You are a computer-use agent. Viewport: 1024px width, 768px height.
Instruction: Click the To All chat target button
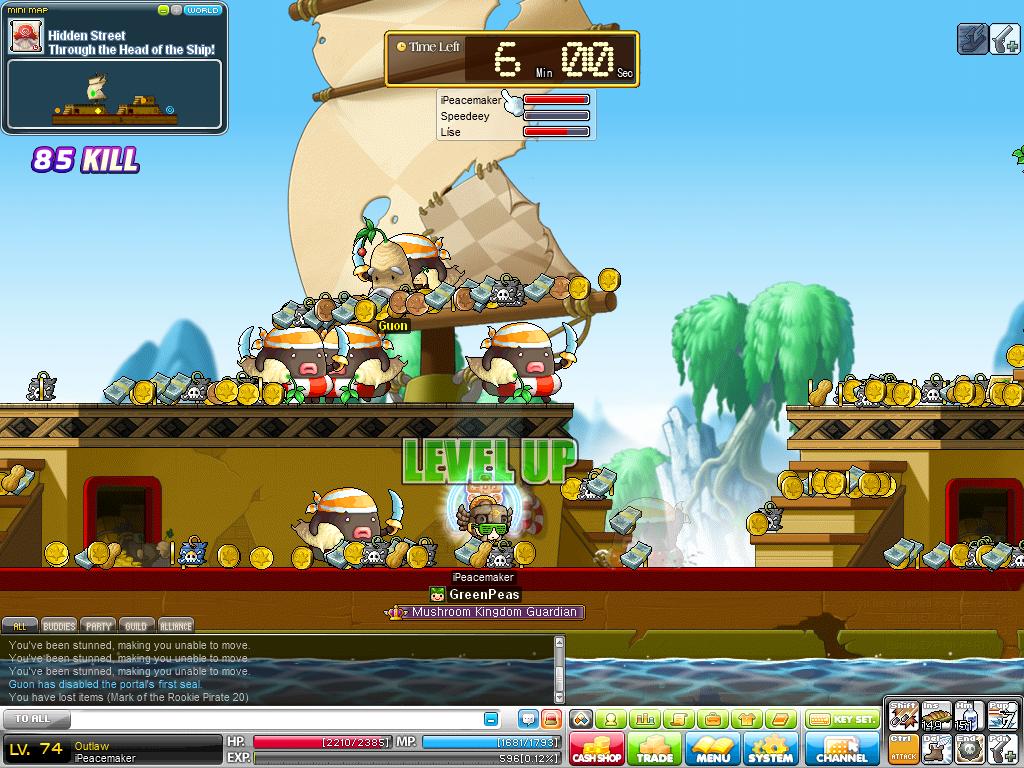[x=33, y=719]
